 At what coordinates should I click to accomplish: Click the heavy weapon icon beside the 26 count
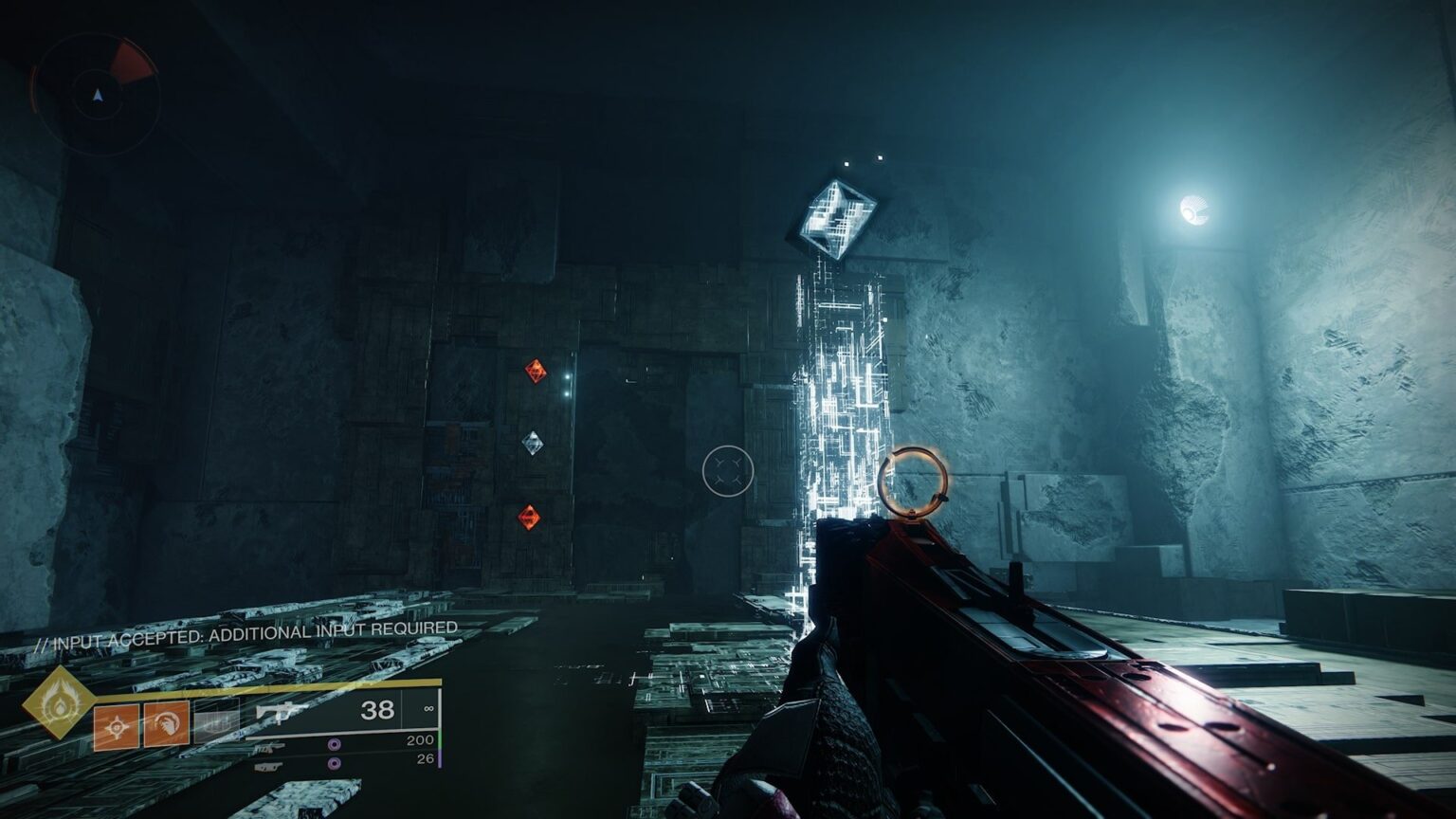270,765
